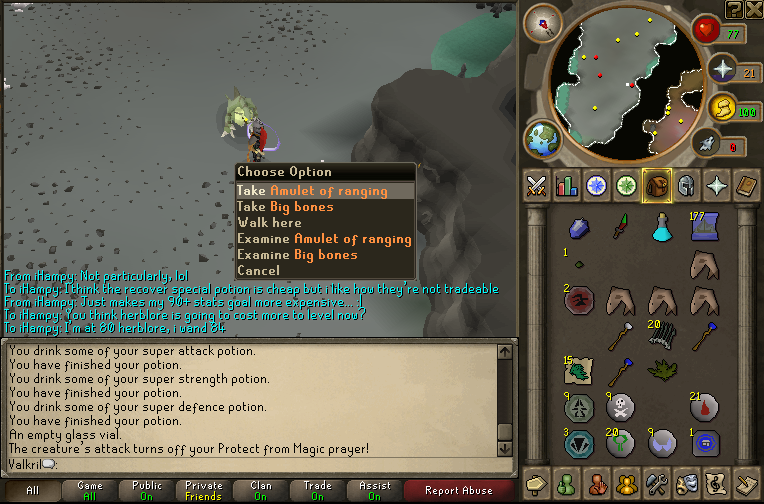
Task: Switch to the Stats tab
Action: pyautogui.click(x=567, y=185)
